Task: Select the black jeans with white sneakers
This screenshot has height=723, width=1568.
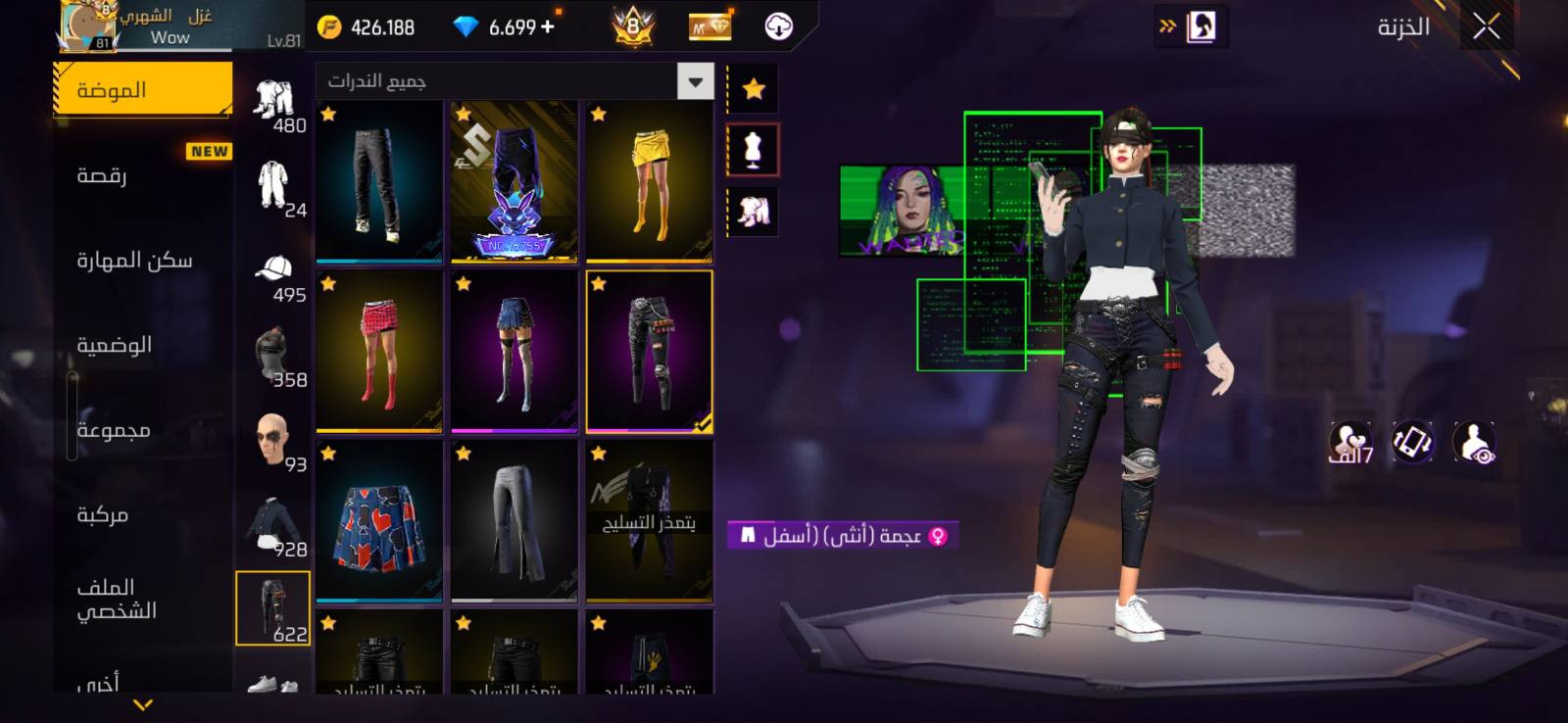Action: click(x=379, y=182)
